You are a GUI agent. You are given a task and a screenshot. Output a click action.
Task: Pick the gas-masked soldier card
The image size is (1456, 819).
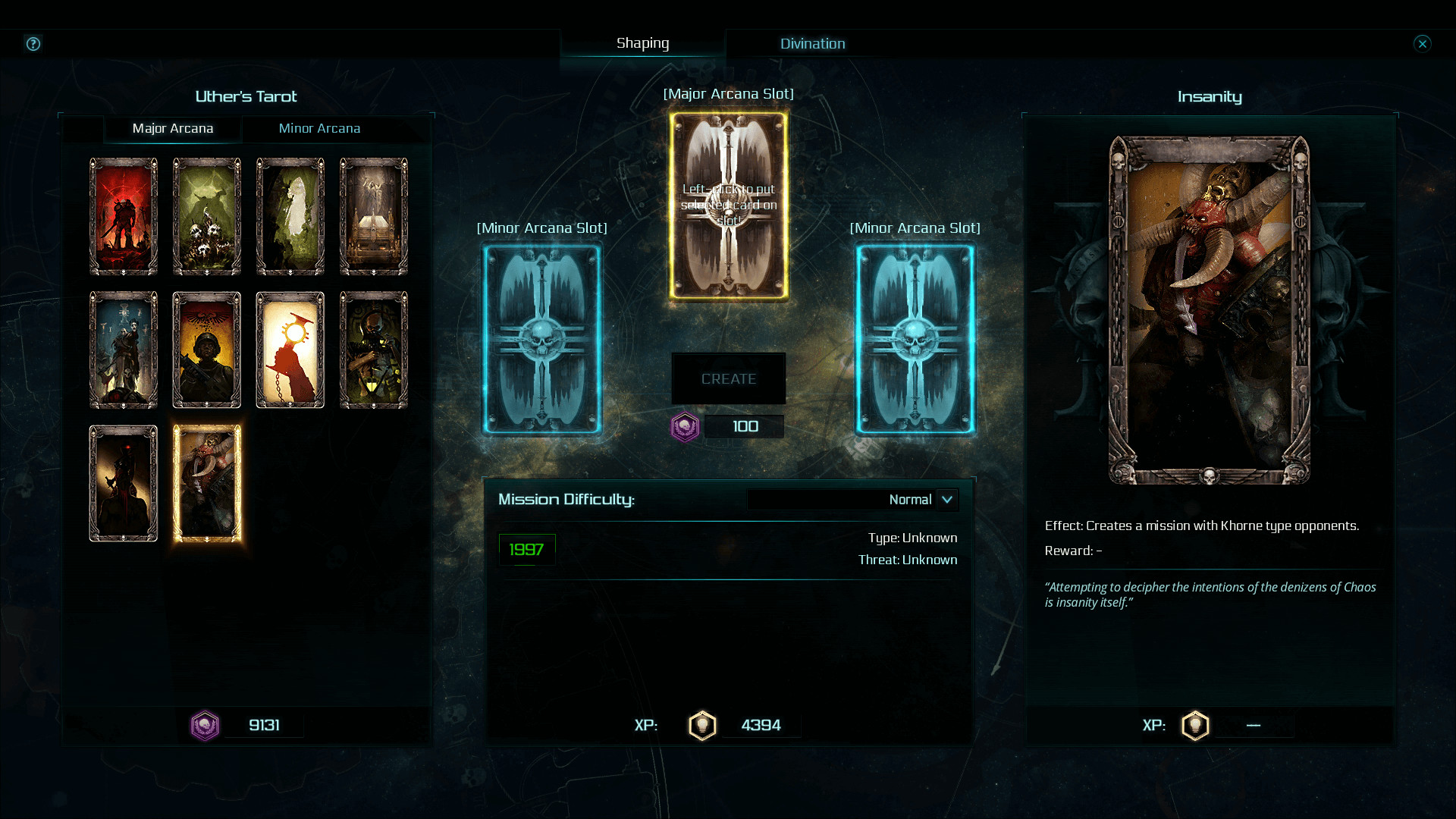[374, 350]
